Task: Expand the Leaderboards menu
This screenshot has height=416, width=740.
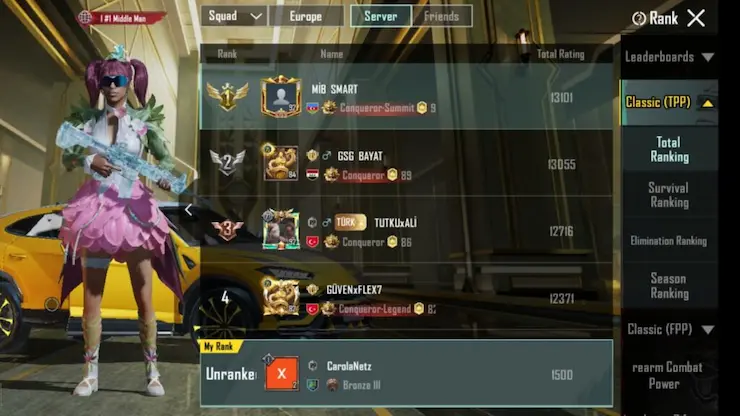Action: [x=669, y=57]
